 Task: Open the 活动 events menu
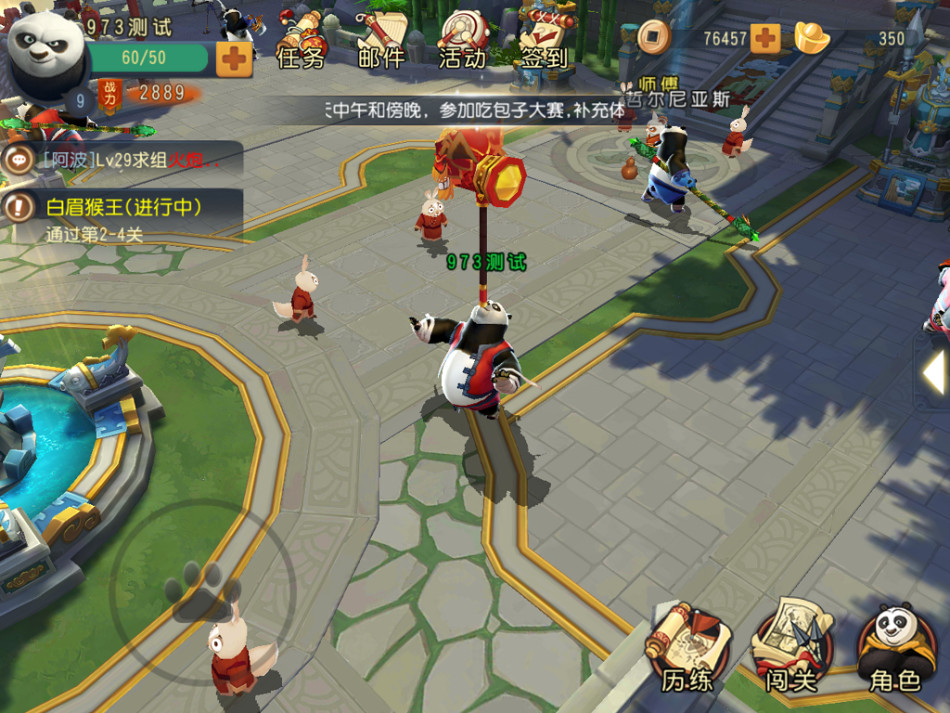(x=462, y=43)
